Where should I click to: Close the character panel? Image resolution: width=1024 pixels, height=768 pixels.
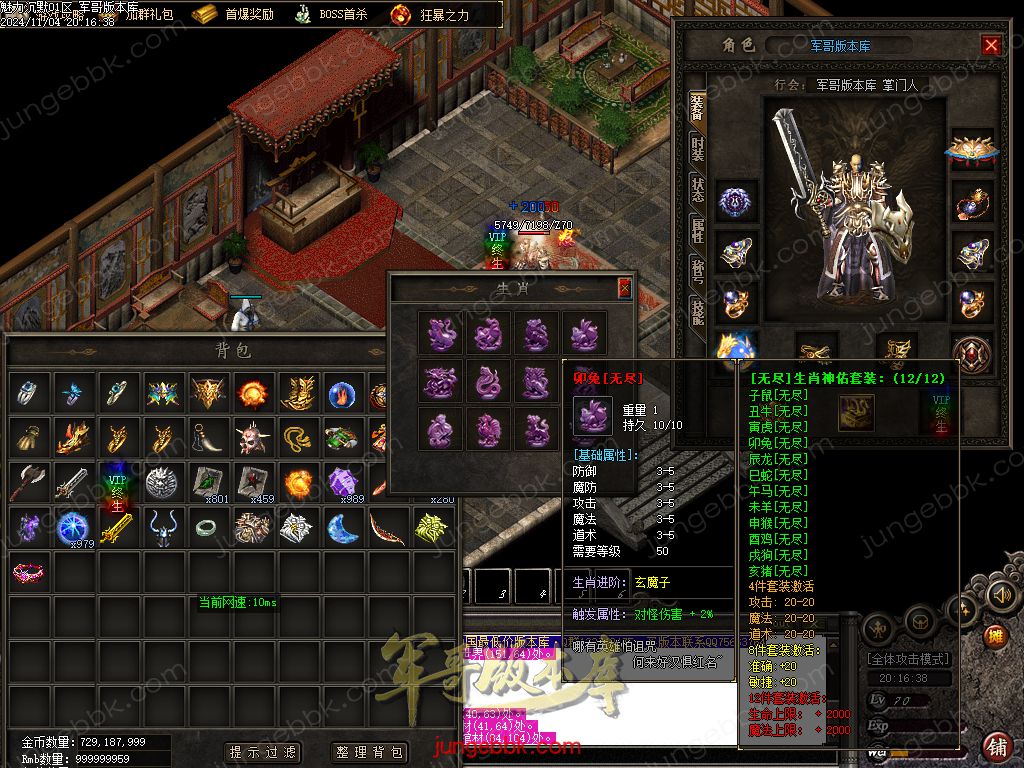point(991,45)
